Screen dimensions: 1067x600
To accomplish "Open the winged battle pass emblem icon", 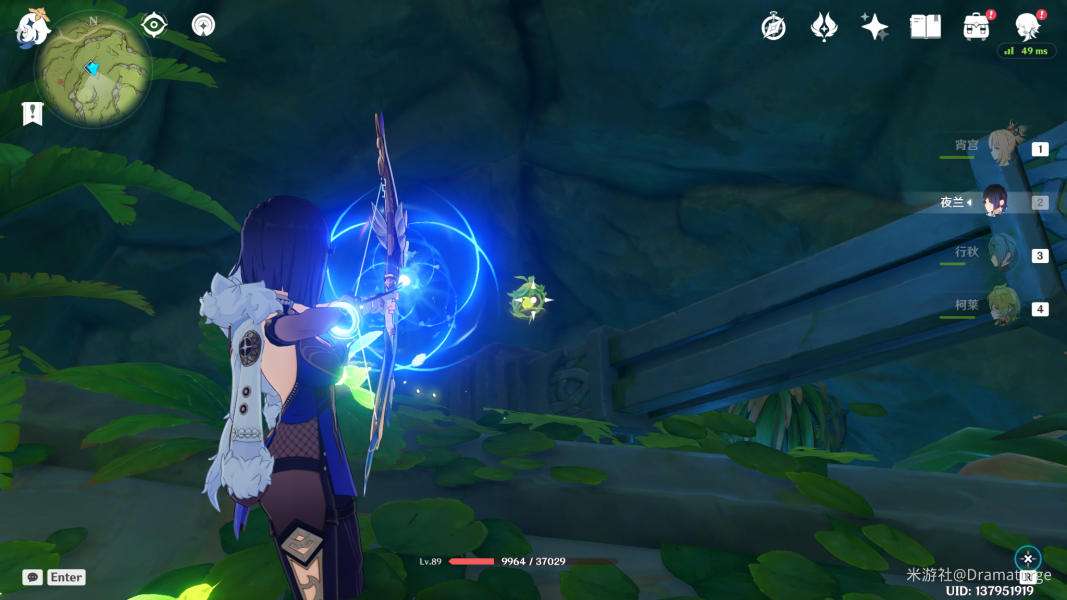I will (x=823, y=27).
